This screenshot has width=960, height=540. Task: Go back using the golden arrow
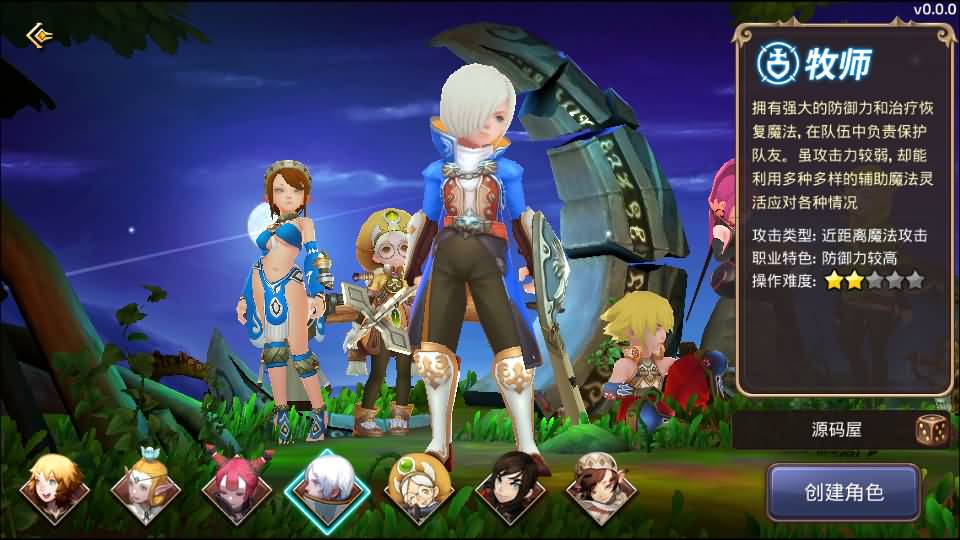pos(40,37)
